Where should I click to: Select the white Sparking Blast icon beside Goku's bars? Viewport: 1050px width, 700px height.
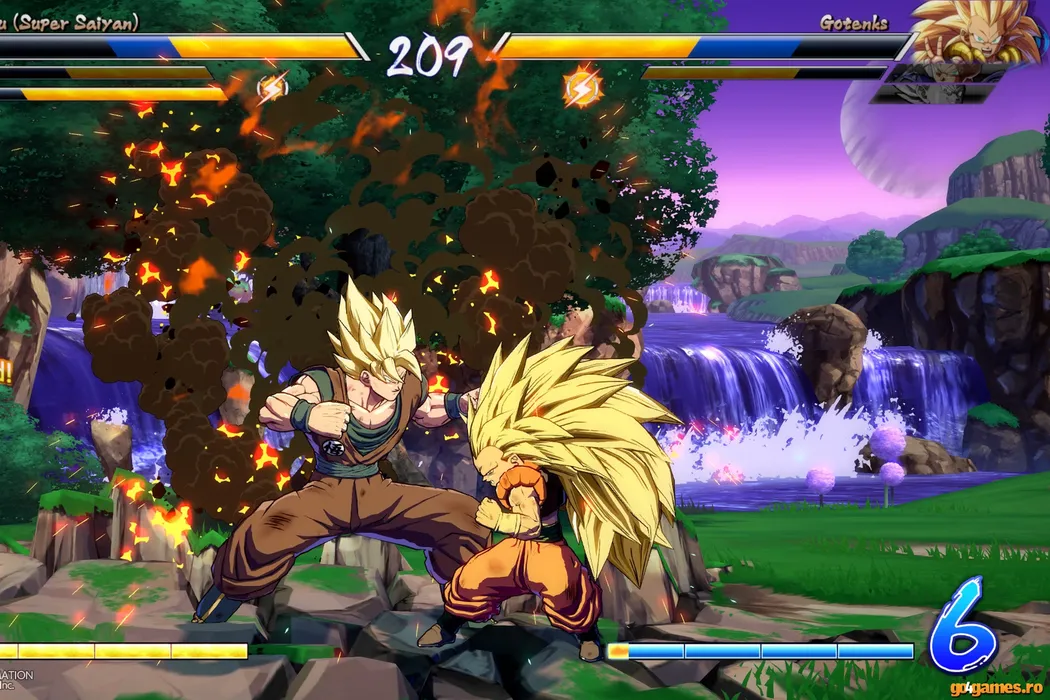tap(272, 89)
